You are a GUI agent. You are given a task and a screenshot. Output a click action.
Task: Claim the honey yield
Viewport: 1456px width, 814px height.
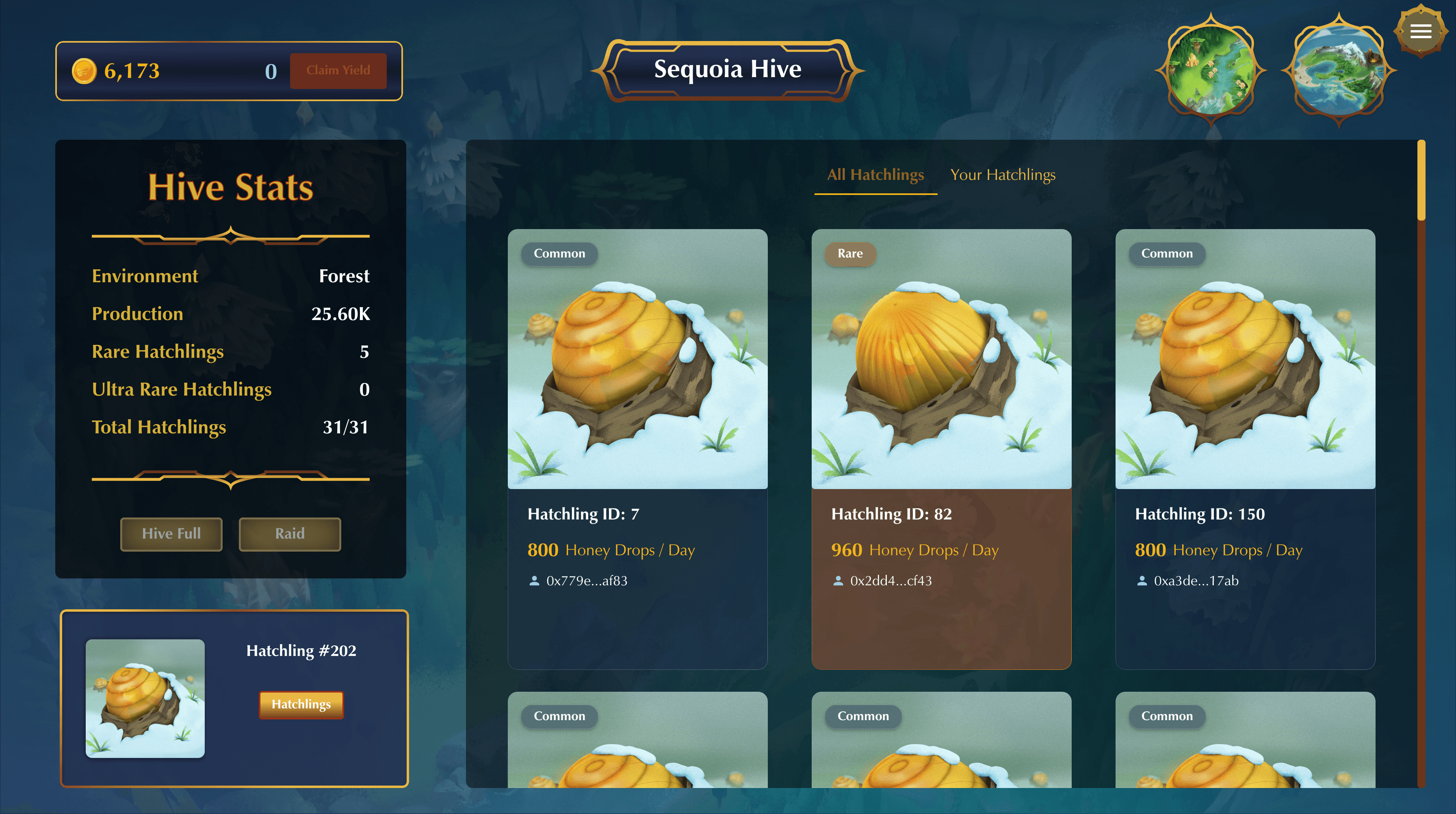[x=338, y=71]
